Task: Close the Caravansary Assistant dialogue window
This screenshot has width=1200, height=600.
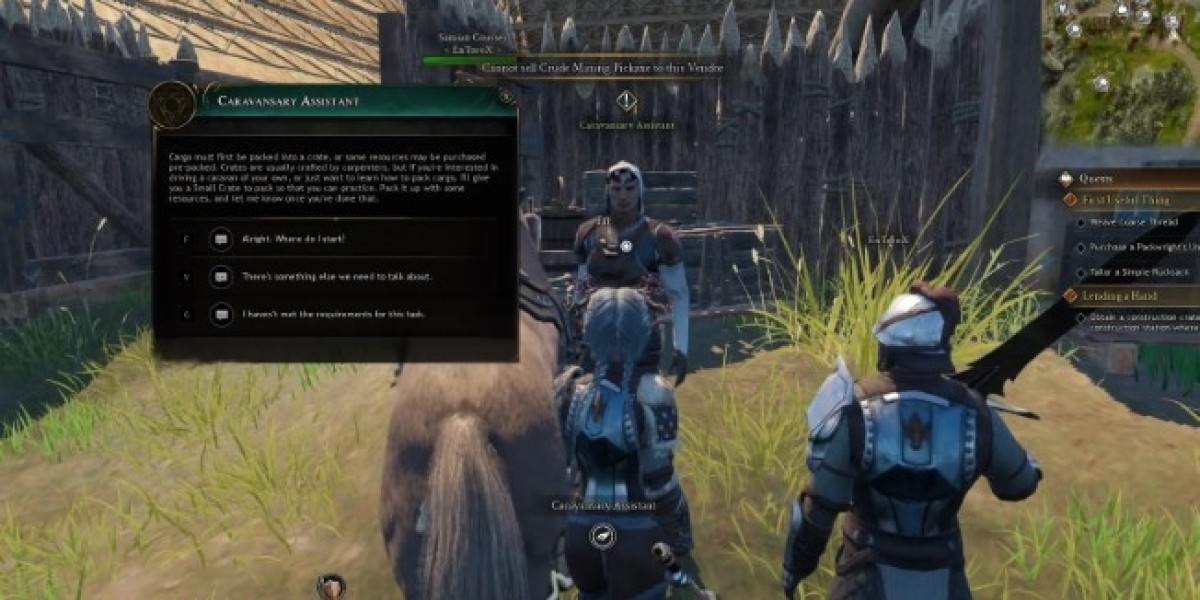Action: point(506,98)
